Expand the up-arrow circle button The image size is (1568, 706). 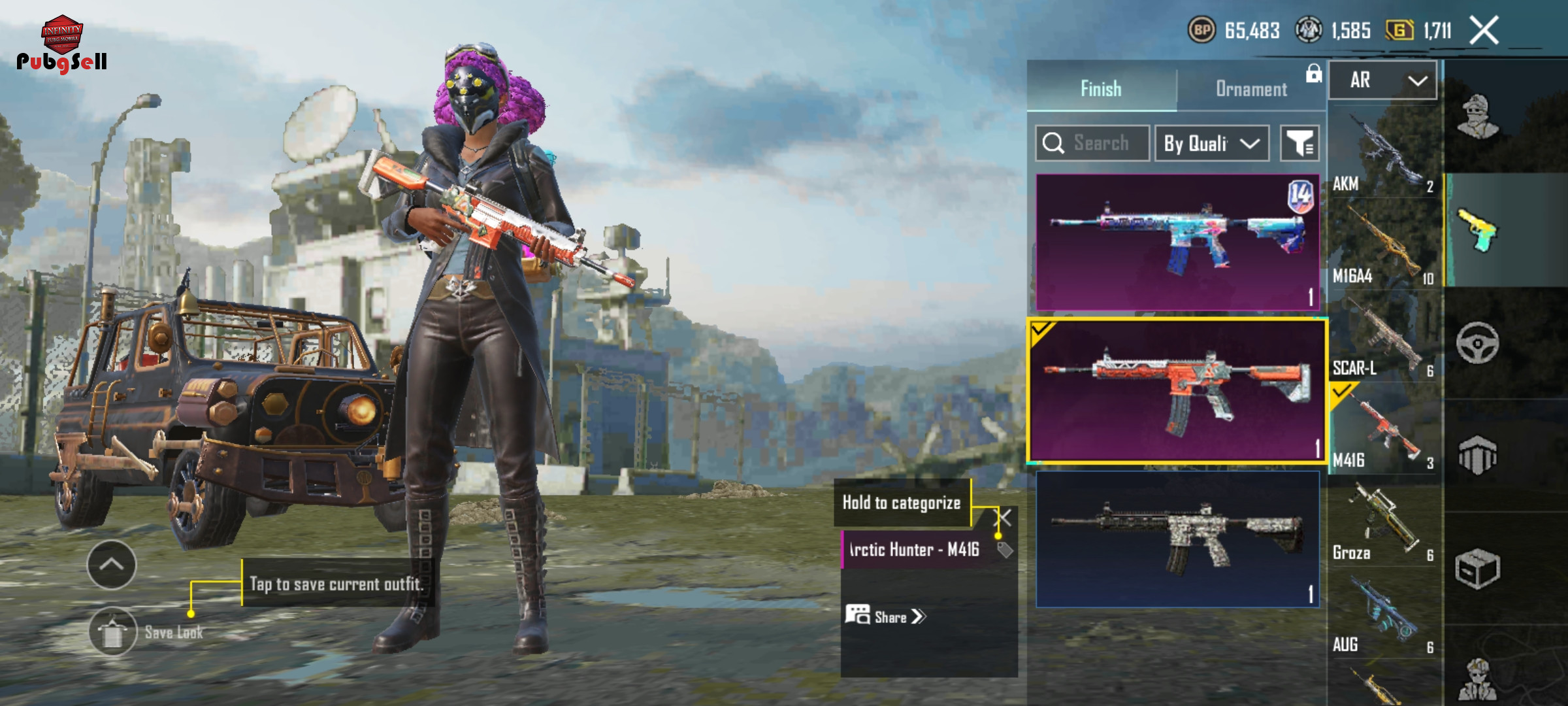coord(112,565)
